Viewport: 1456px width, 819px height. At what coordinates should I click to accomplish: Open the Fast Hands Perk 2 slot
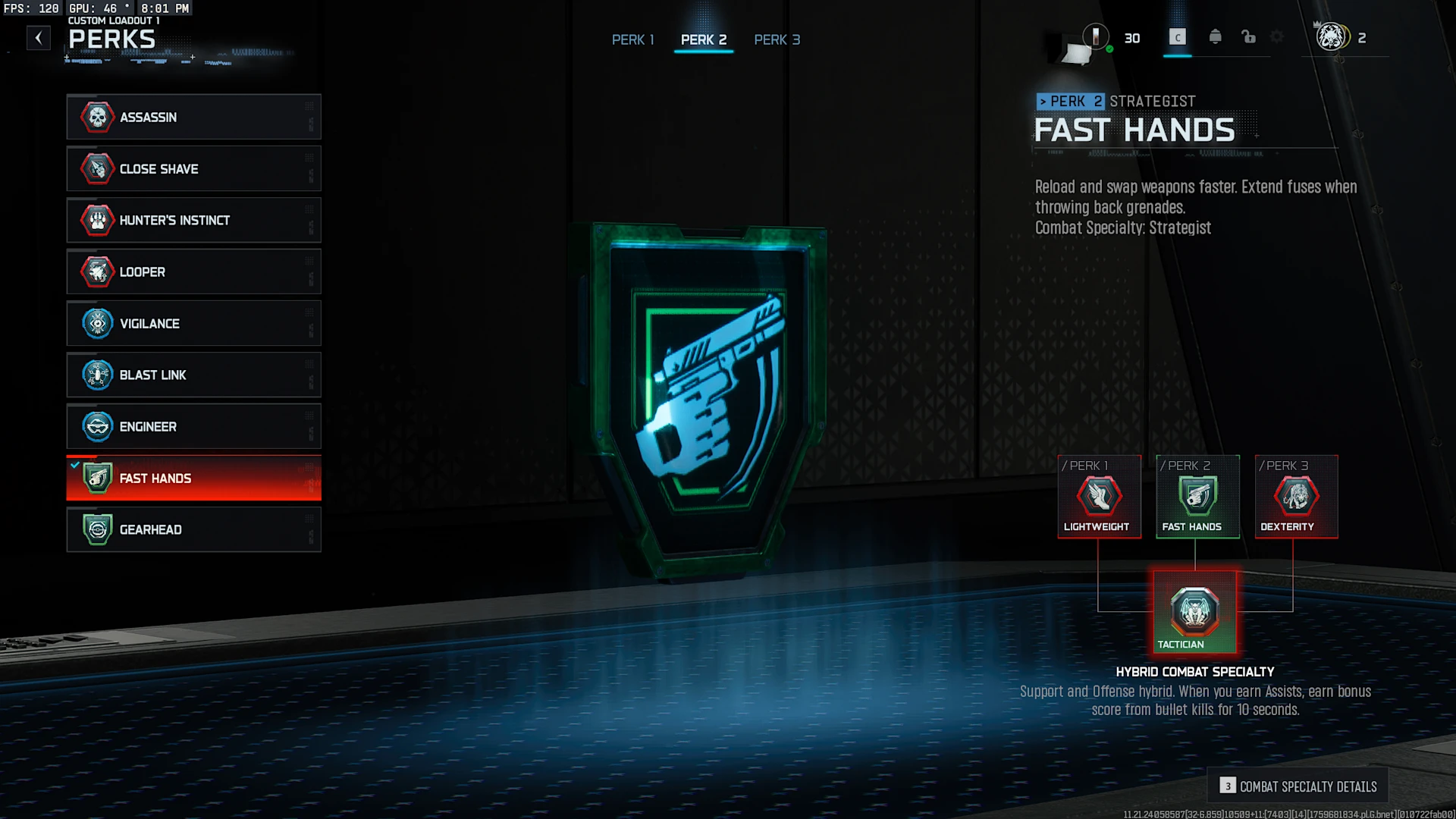(1197, 497)
